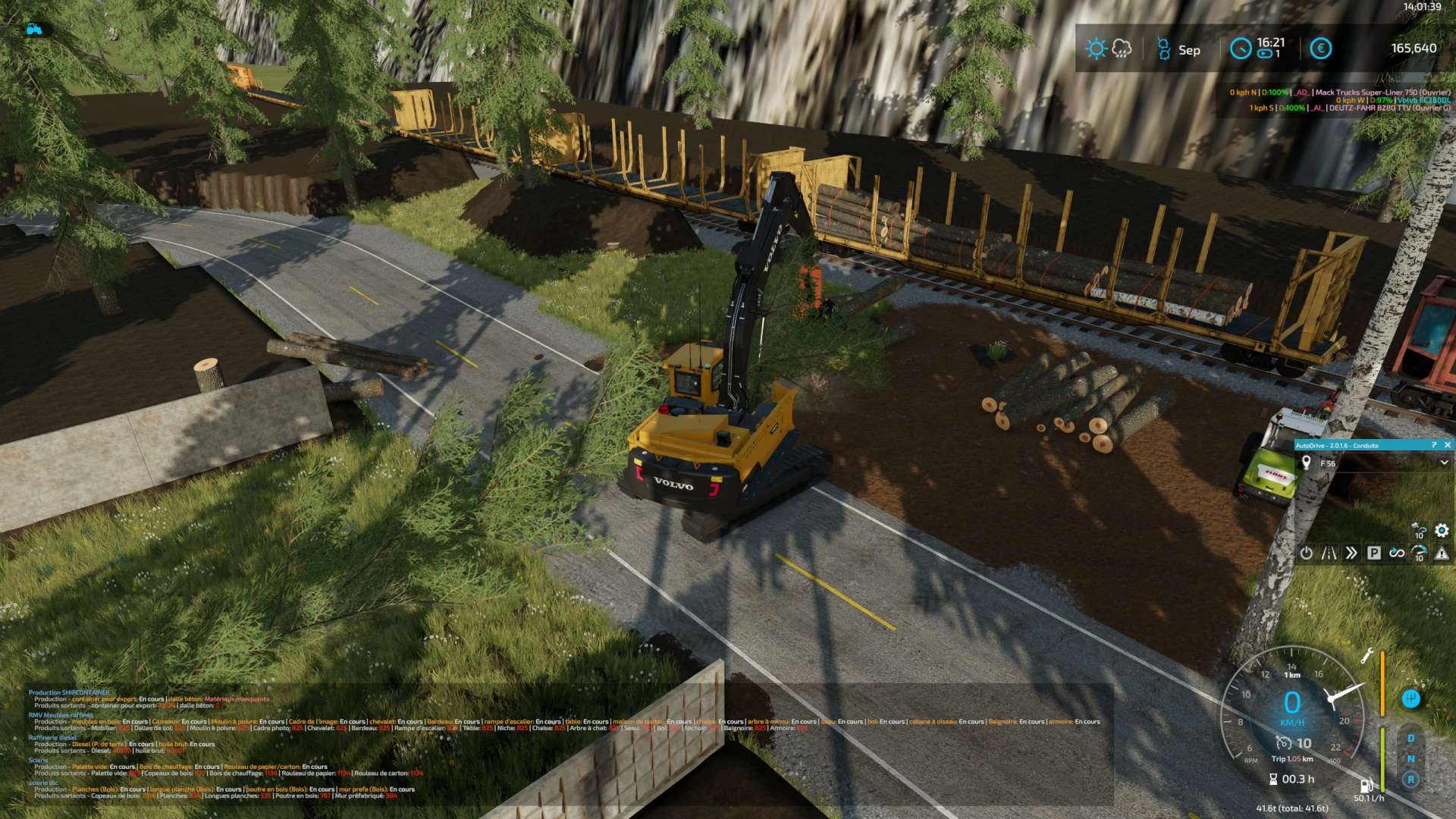The height and width of the screenshot is (819, 1456).
Task: Click the double-chevron icon in AutoDrive
Action: (x=1351, y=554)
